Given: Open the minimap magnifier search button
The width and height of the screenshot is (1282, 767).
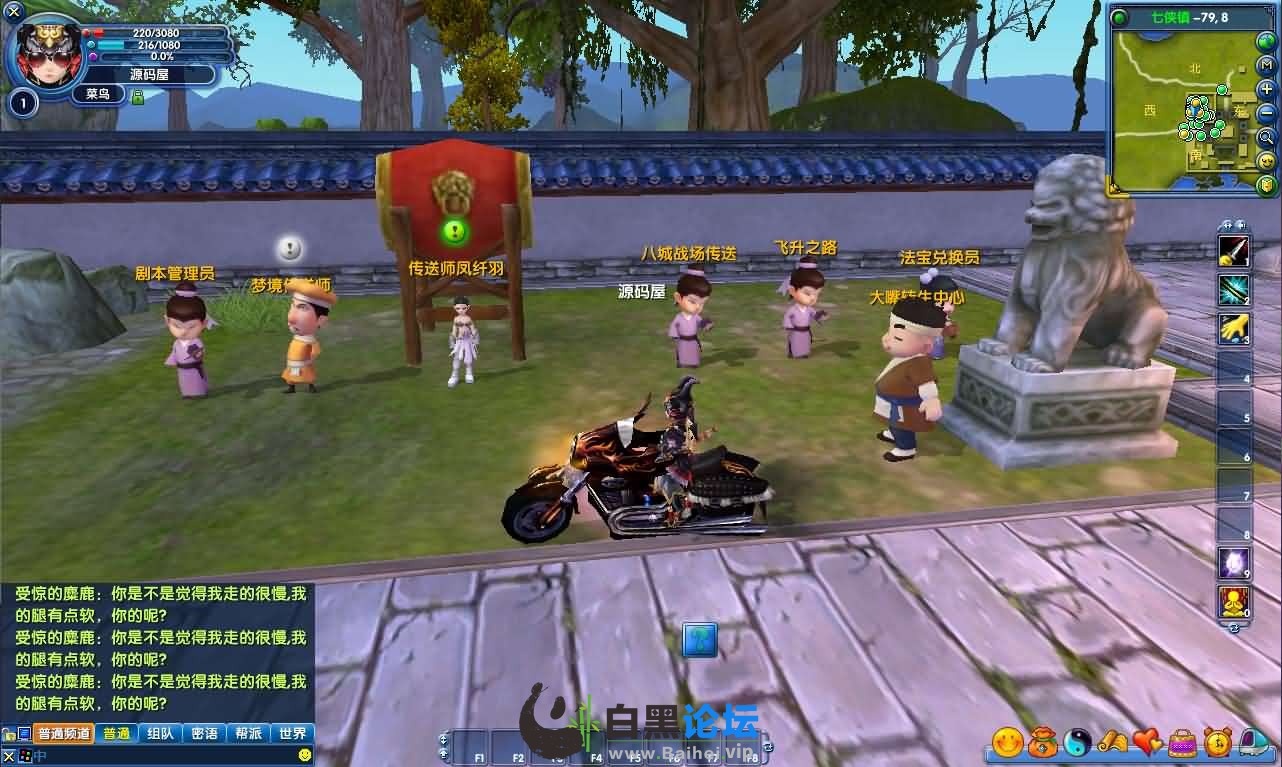Looking at the screenshot, I should (1267, 137).
